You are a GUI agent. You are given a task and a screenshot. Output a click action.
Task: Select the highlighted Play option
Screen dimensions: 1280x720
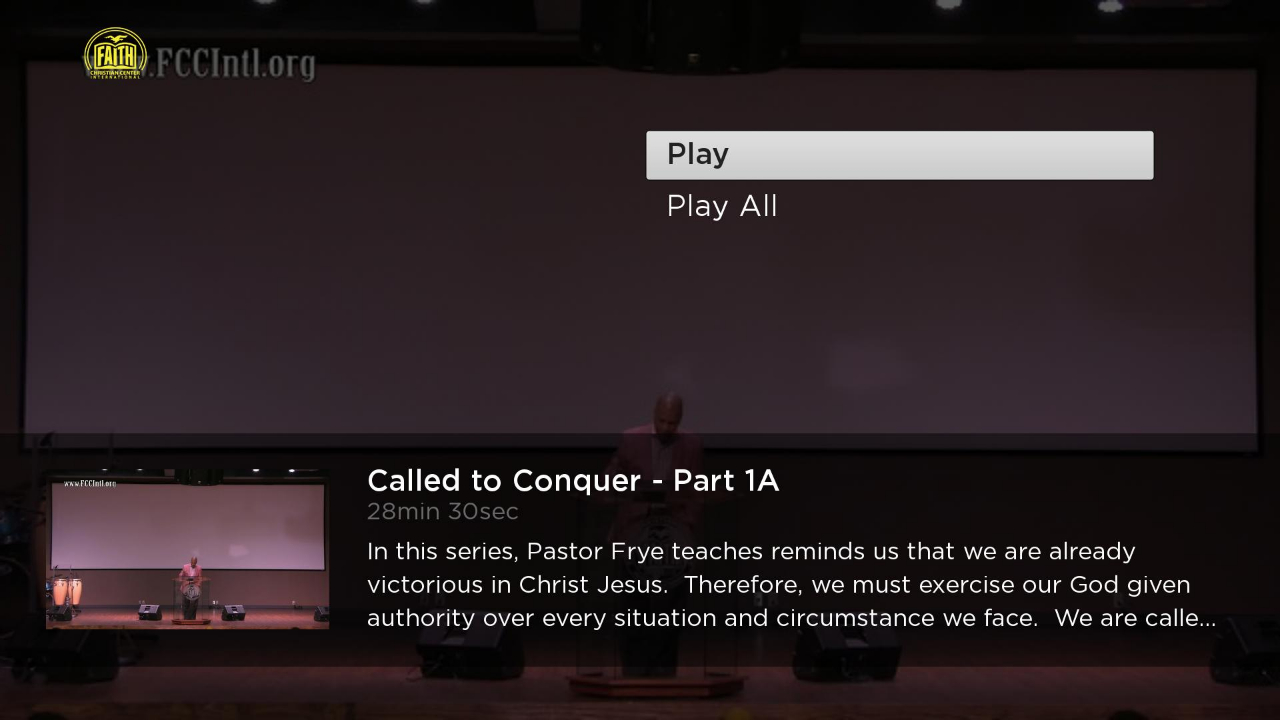point(898,155)
